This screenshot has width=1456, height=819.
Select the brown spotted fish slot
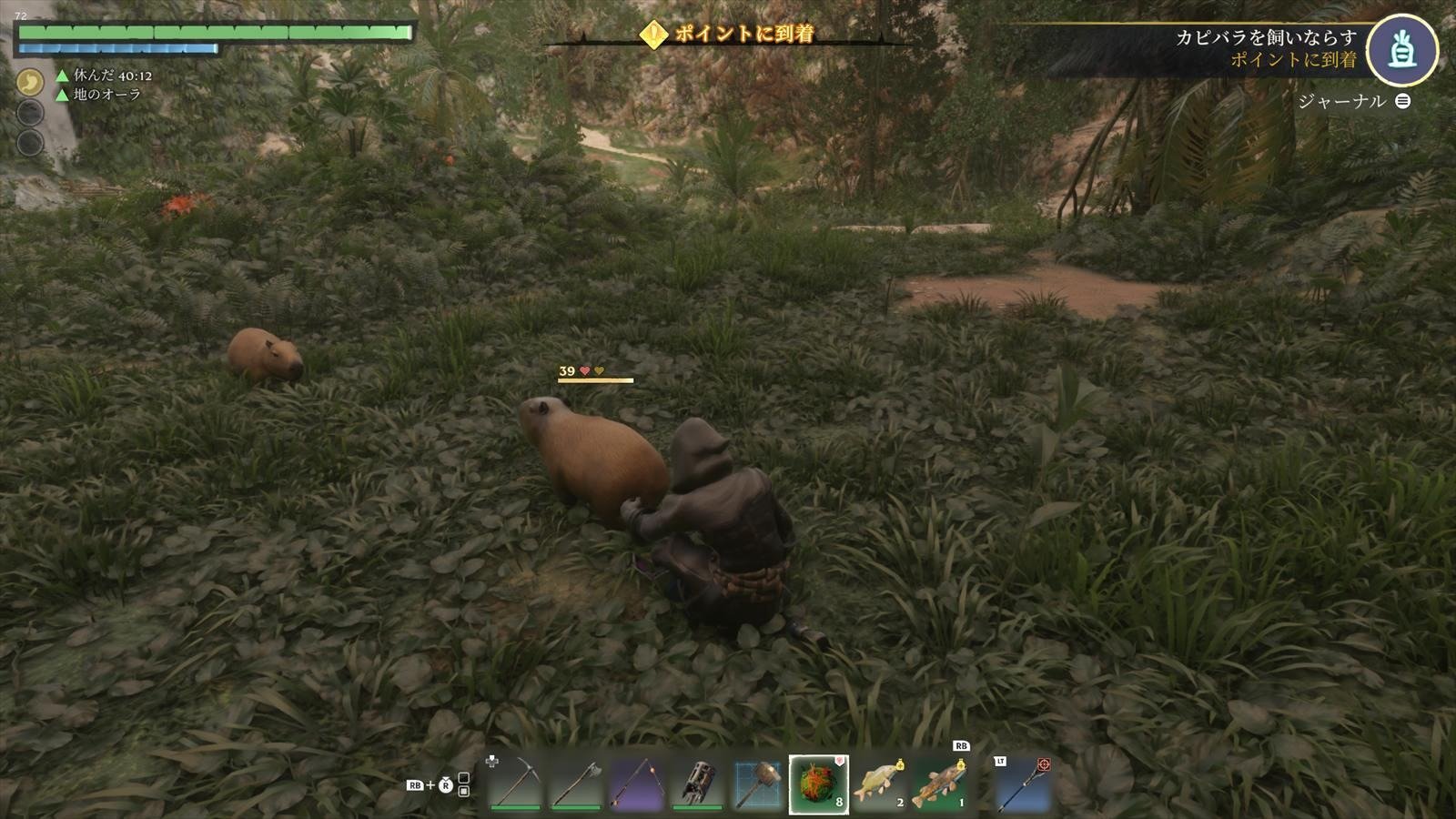tap(940, 784)
